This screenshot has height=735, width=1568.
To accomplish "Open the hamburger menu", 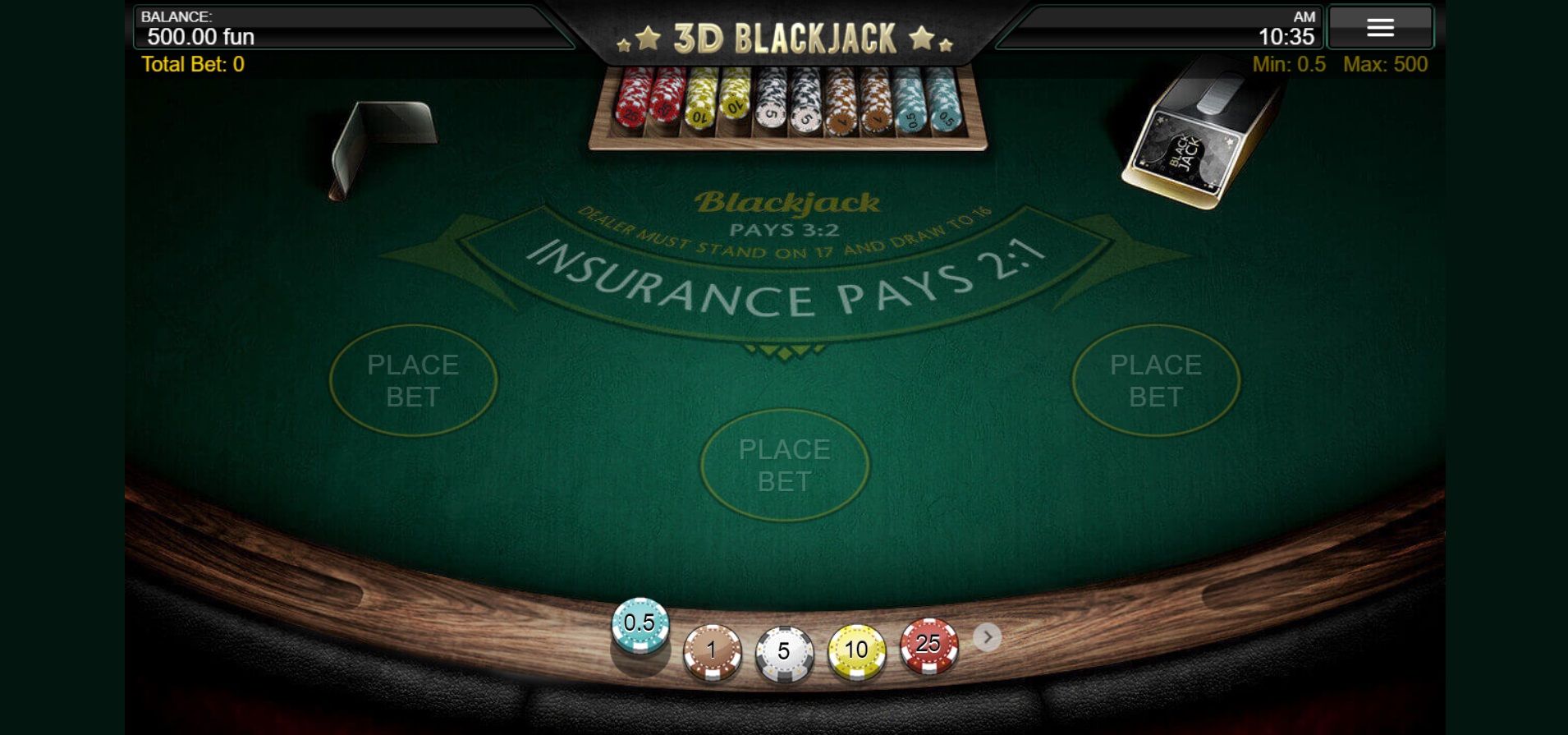I will click(1381, 27).
